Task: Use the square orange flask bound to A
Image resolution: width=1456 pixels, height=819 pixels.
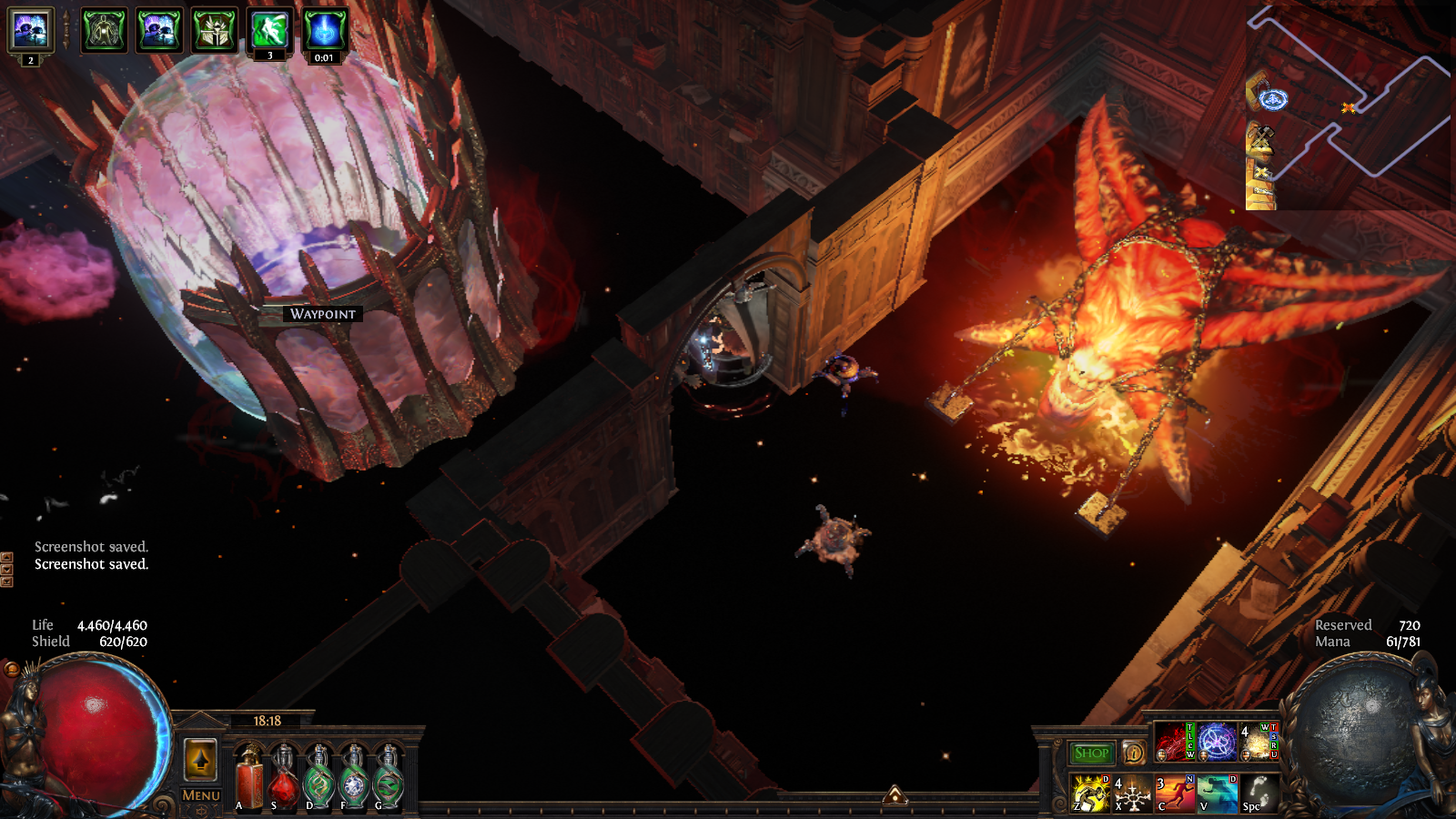Action: (249, 778)
